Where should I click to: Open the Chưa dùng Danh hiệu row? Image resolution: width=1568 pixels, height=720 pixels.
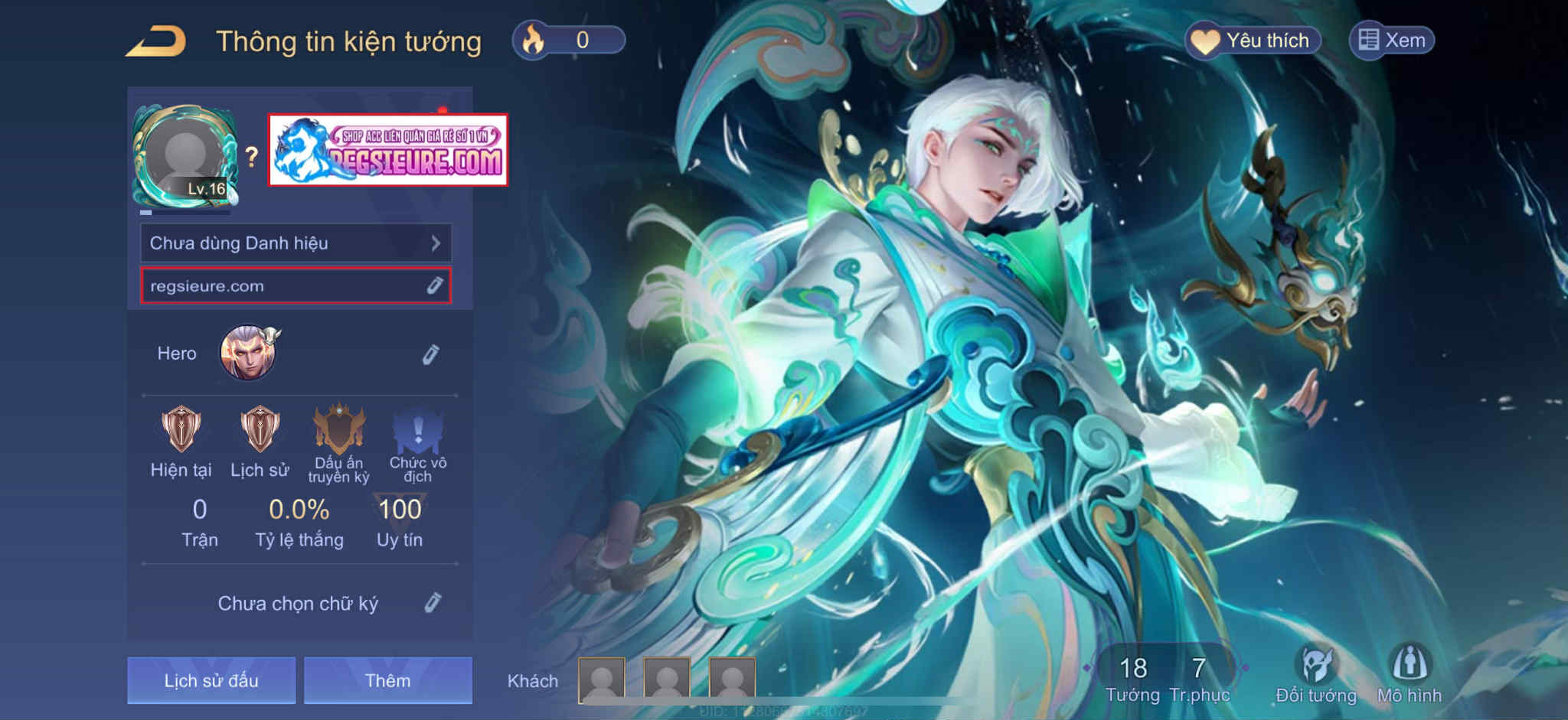[296, 243]
